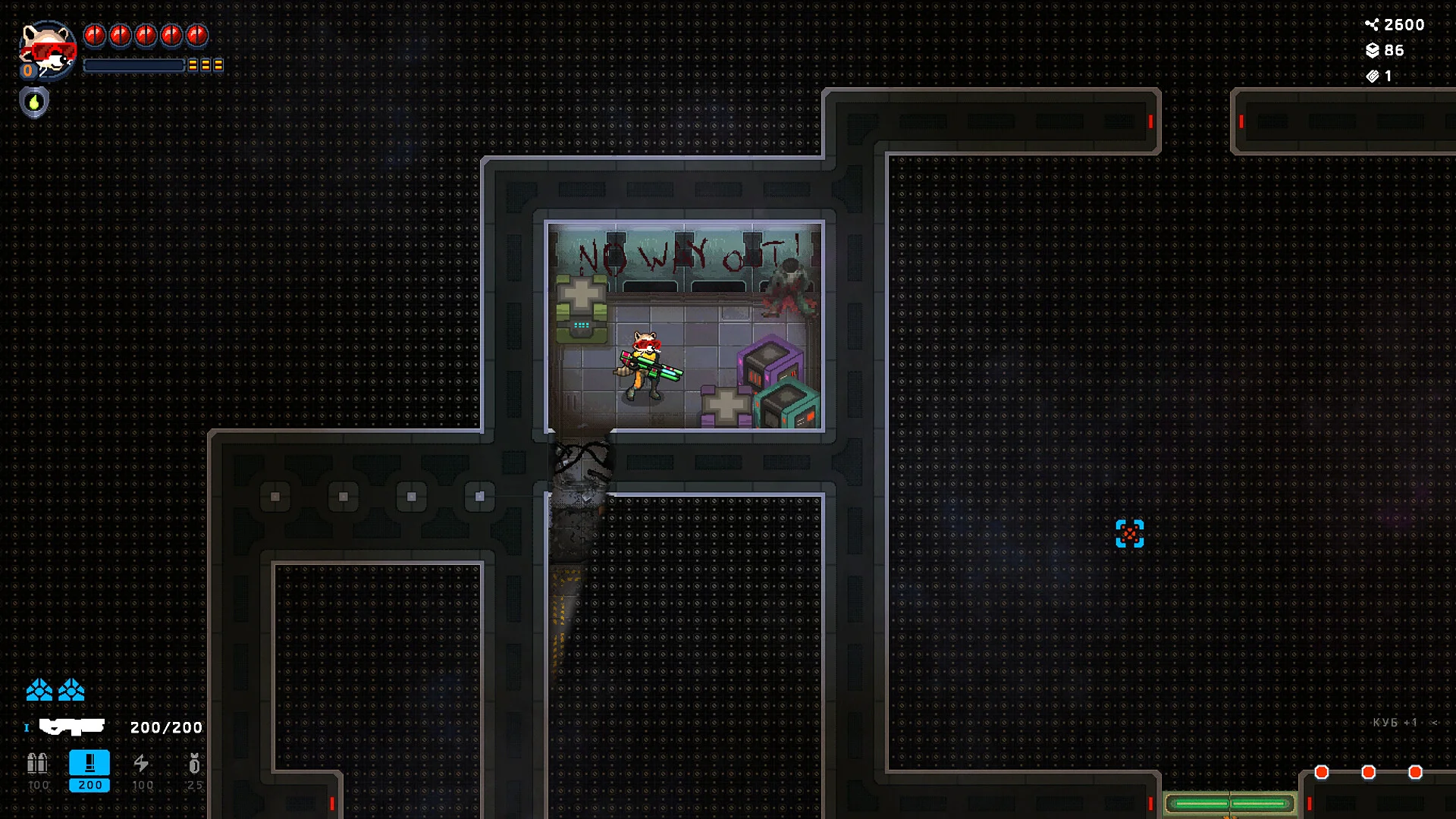Select the highlighted shotgun shell ammo type

point(89,764)
